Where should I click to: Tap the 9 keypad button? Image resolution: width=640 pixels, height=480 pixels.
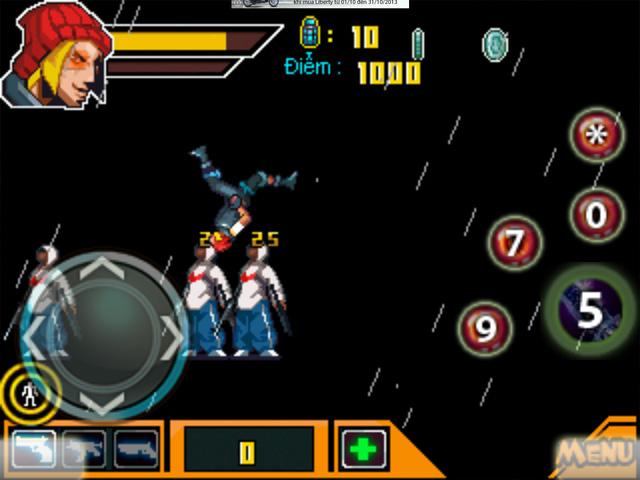[x=486, y=329]
